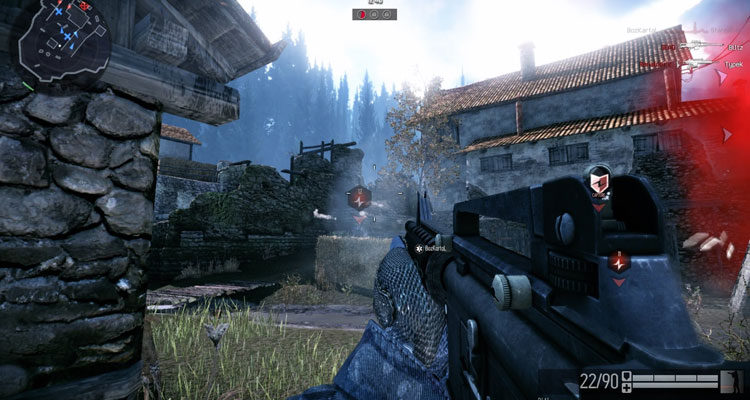Click the white flag objective marker icon
The image size is (750, 400).
(x=598, y=182)
